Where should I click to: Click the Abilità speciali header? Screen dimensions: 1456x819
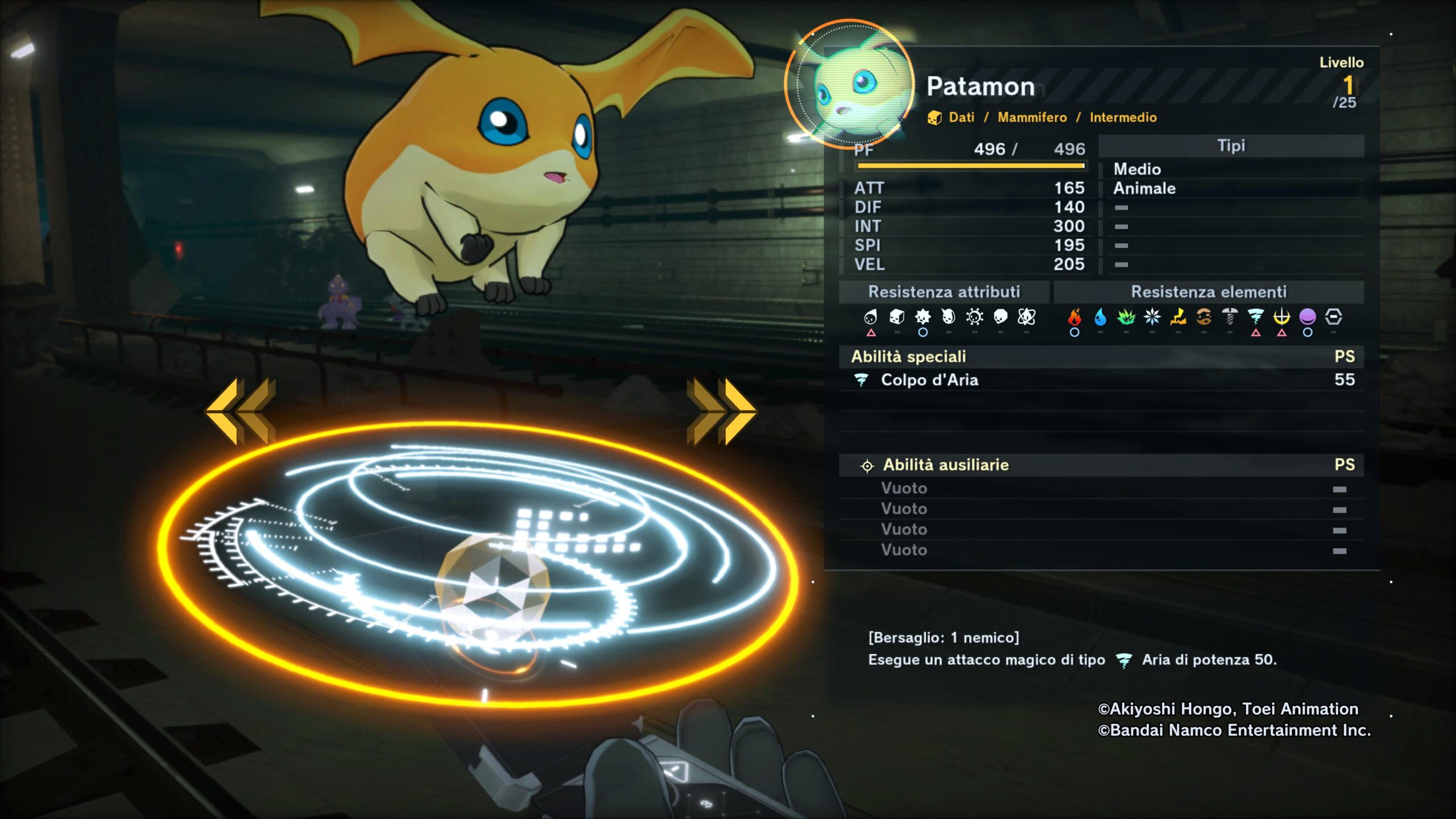pyautogui.click(x=908, y=357)
